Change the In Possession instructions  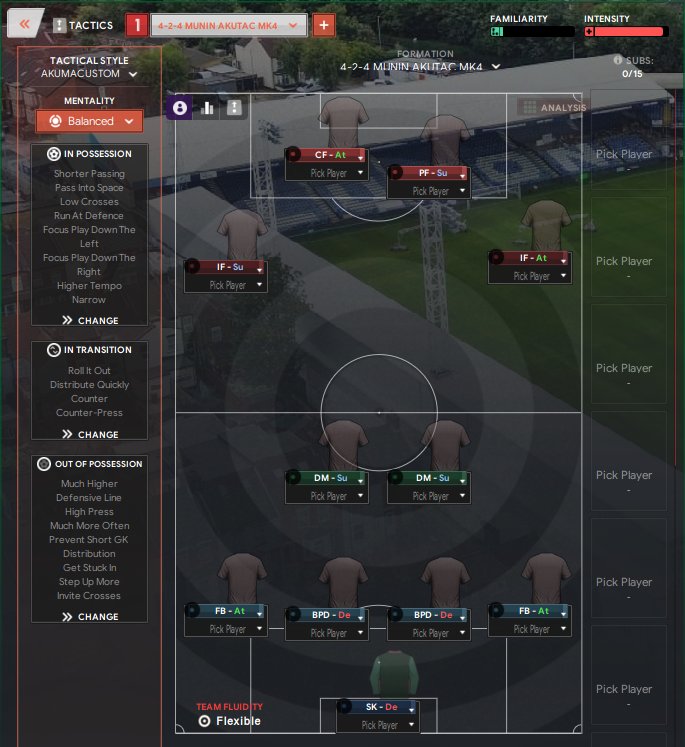point(90,321)
